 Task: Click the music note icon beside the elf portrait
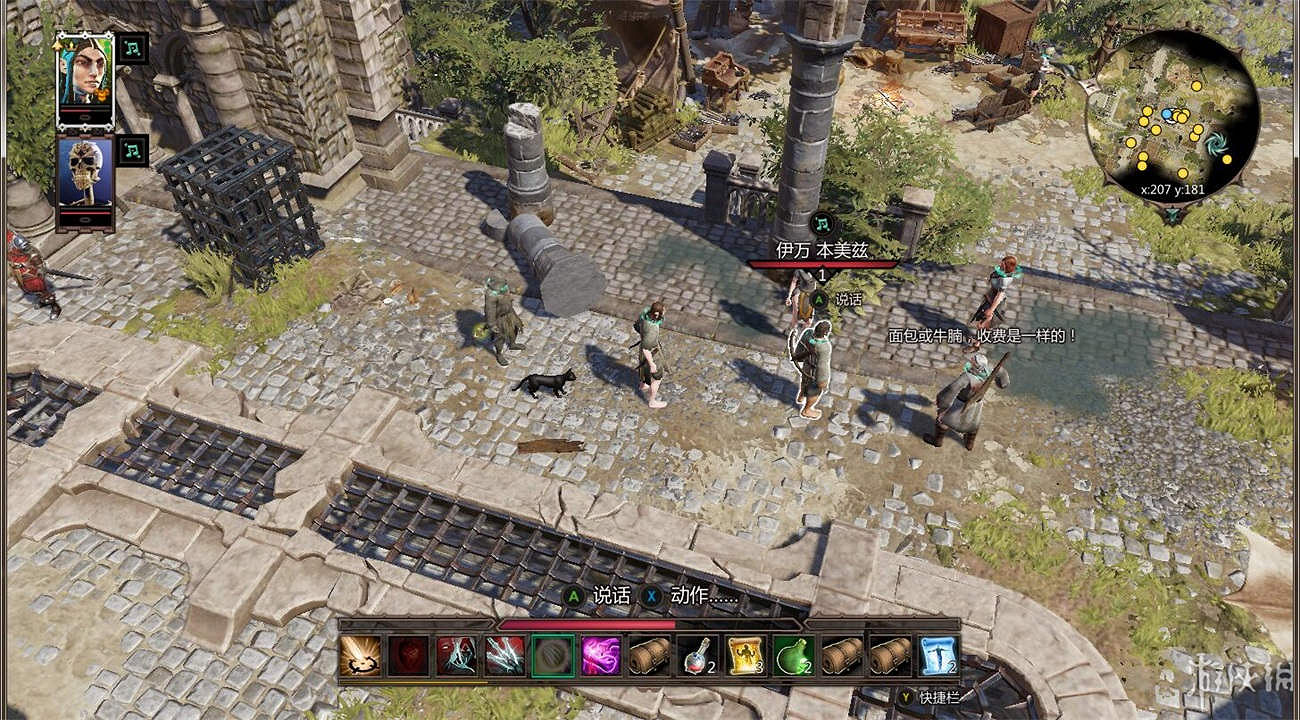[132, 48]
